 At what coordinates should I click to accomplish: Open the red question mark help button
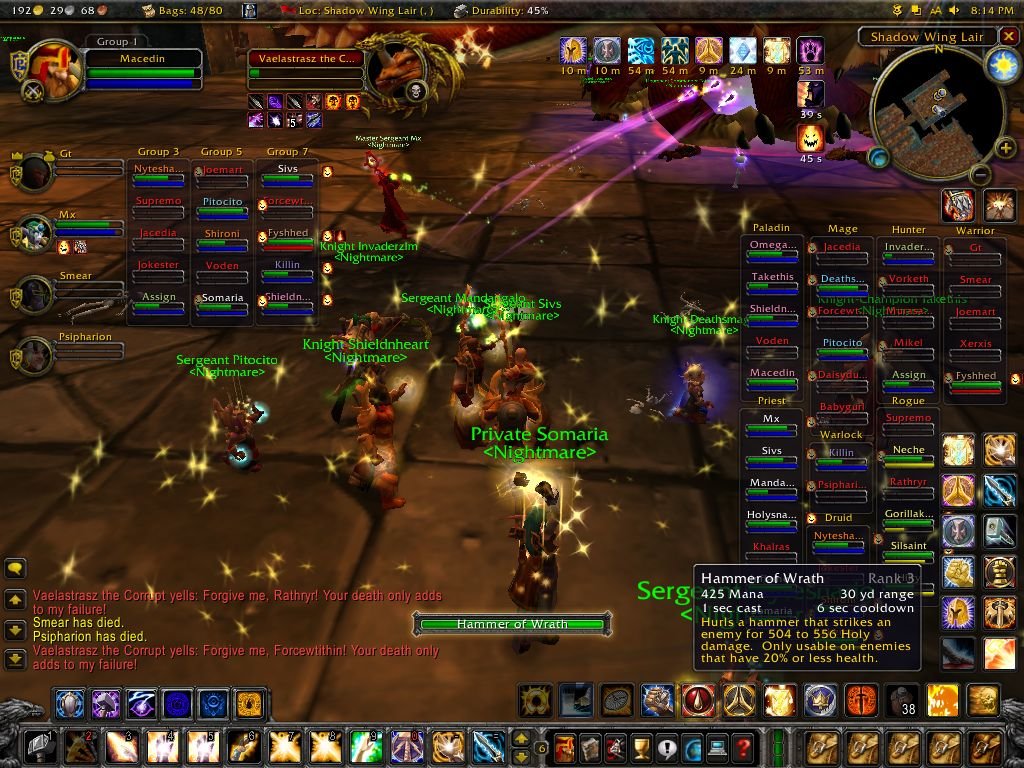coord(742,746)
